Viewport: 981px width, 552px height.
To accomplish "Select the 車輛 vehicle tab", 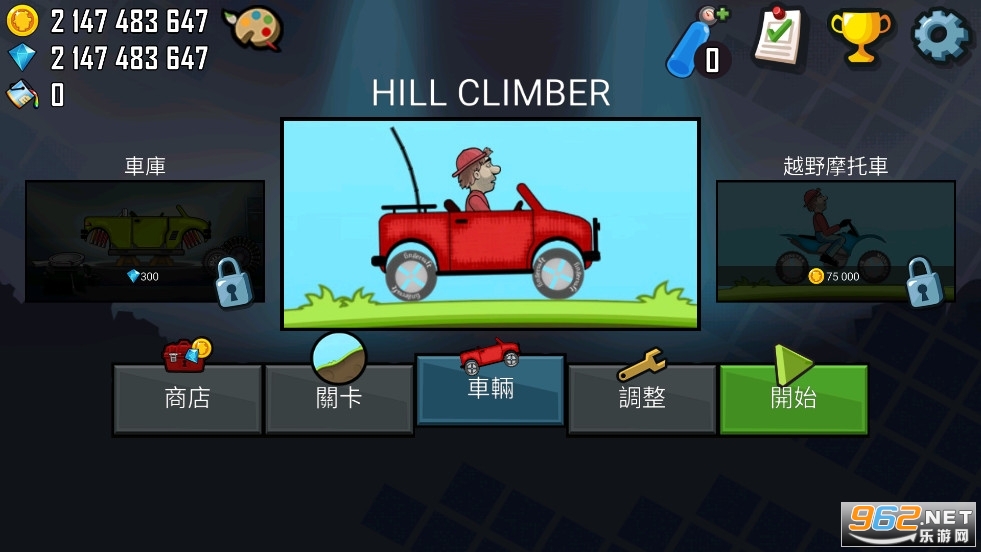I will pos(490,389).
